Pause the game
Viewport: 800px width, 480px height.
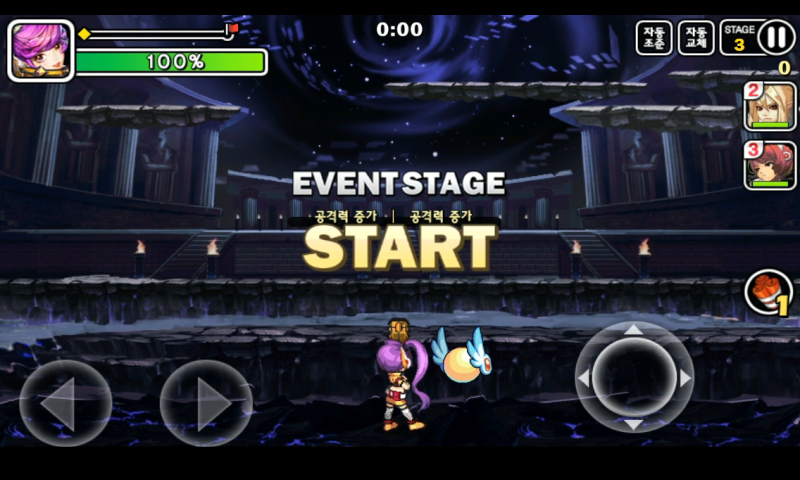[x=776, y=38]
